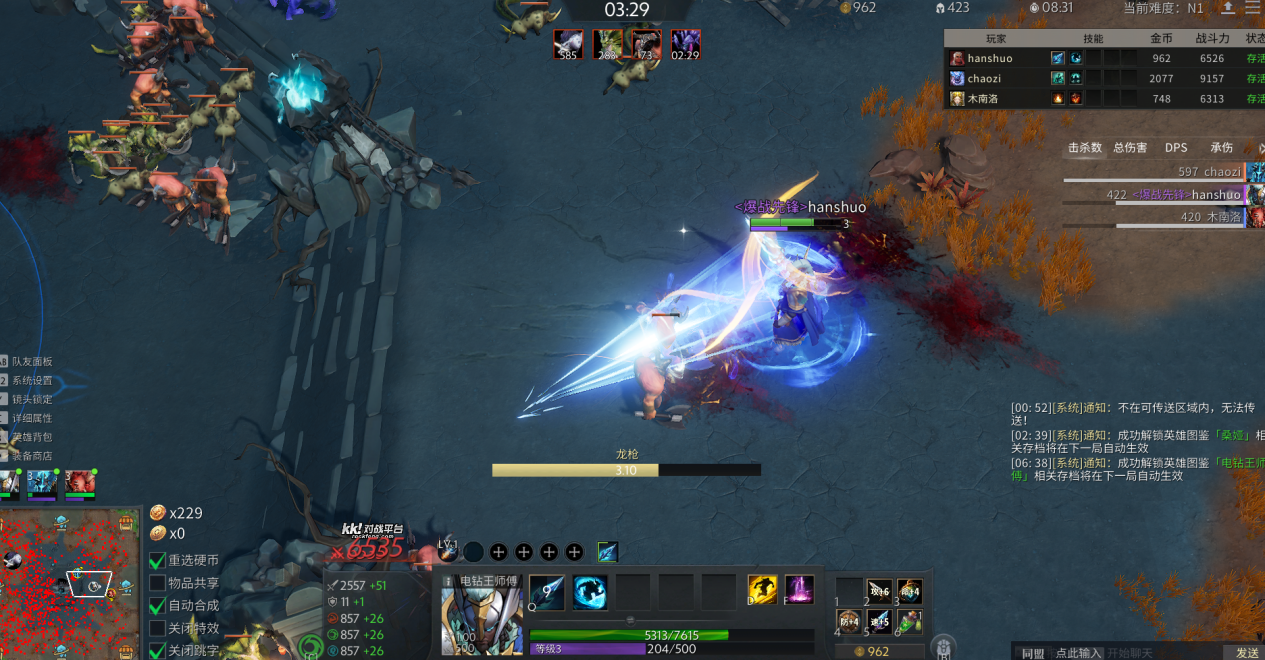Activate the blue swirling figure ability
The height and width of the screenshot is (660, 1265).
click(x=590, y=592)
